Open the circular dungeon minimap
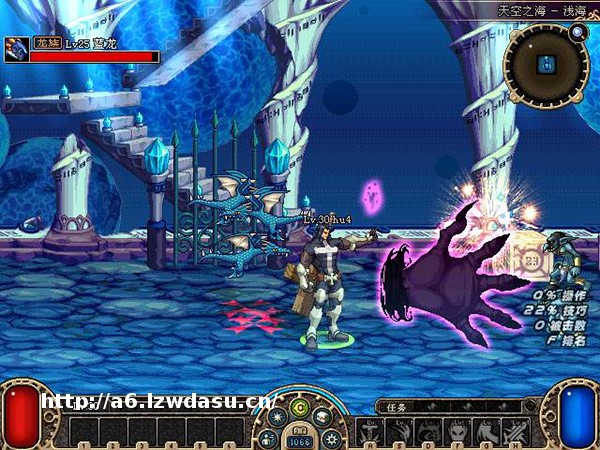600x450 pixels. coord(546,65)
